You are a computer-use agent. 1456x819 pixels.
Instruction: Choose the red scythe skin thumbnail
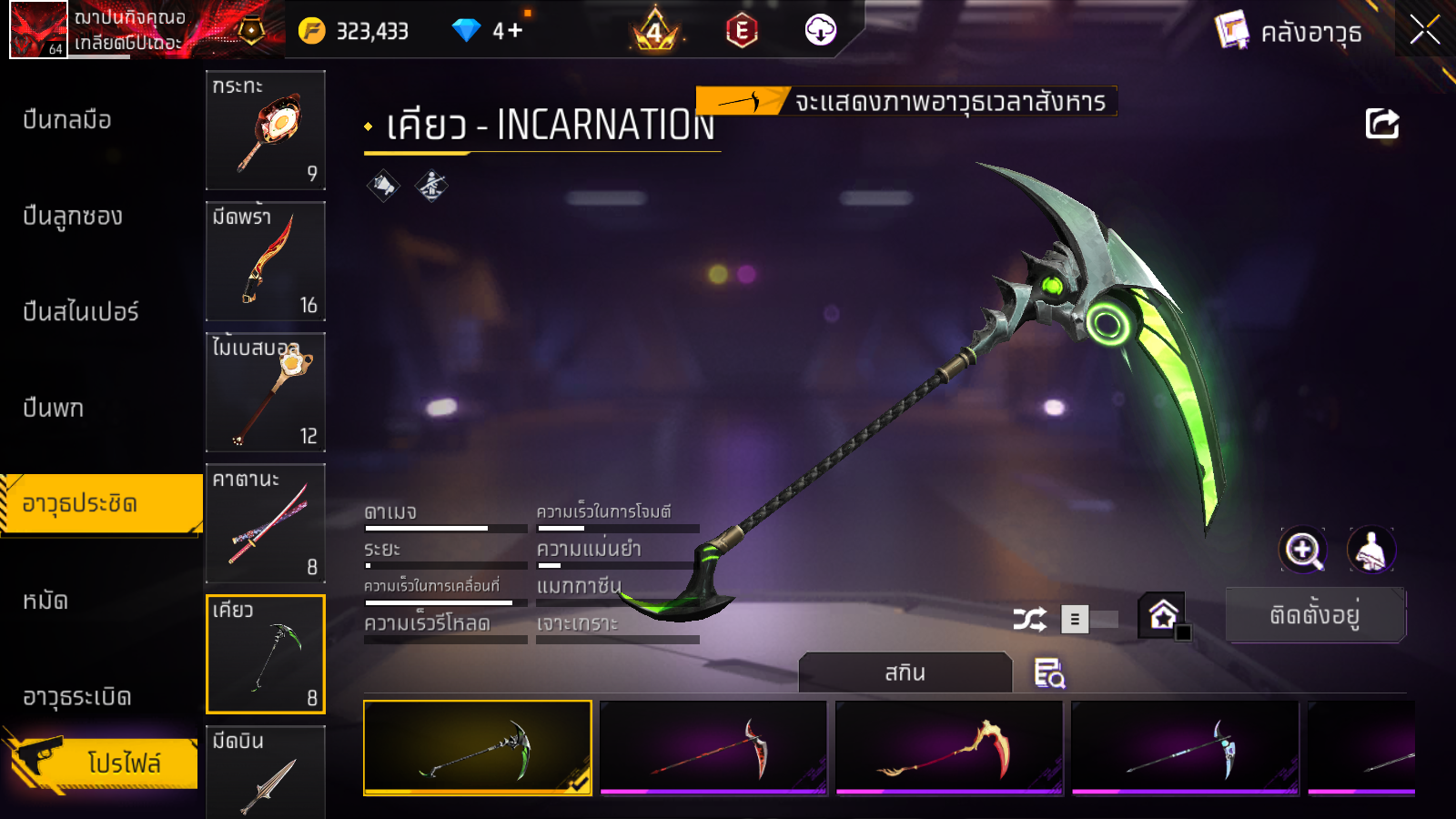click(713, 748)
